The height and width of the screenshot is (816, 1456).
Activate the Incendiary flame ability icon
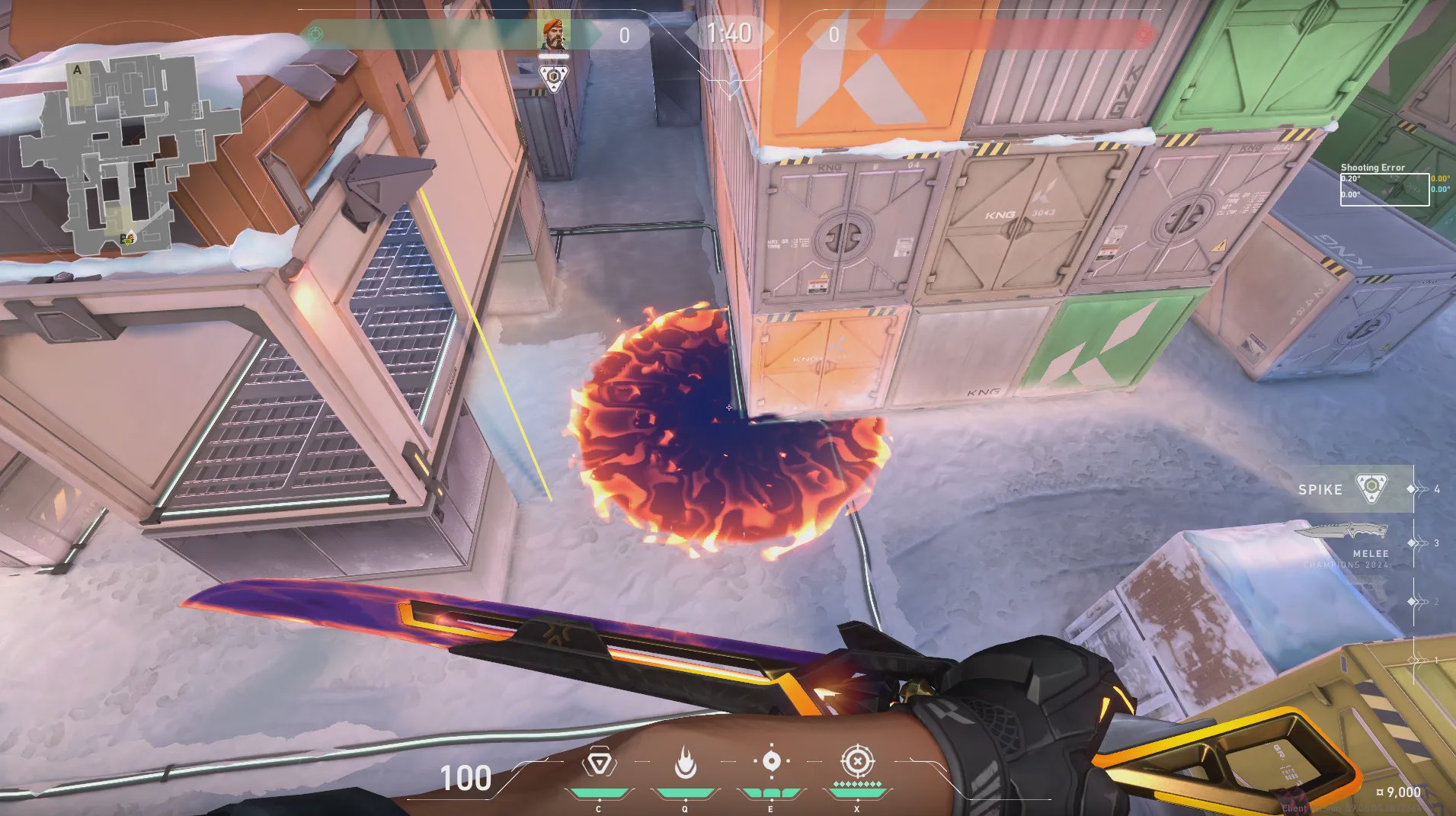685,763
